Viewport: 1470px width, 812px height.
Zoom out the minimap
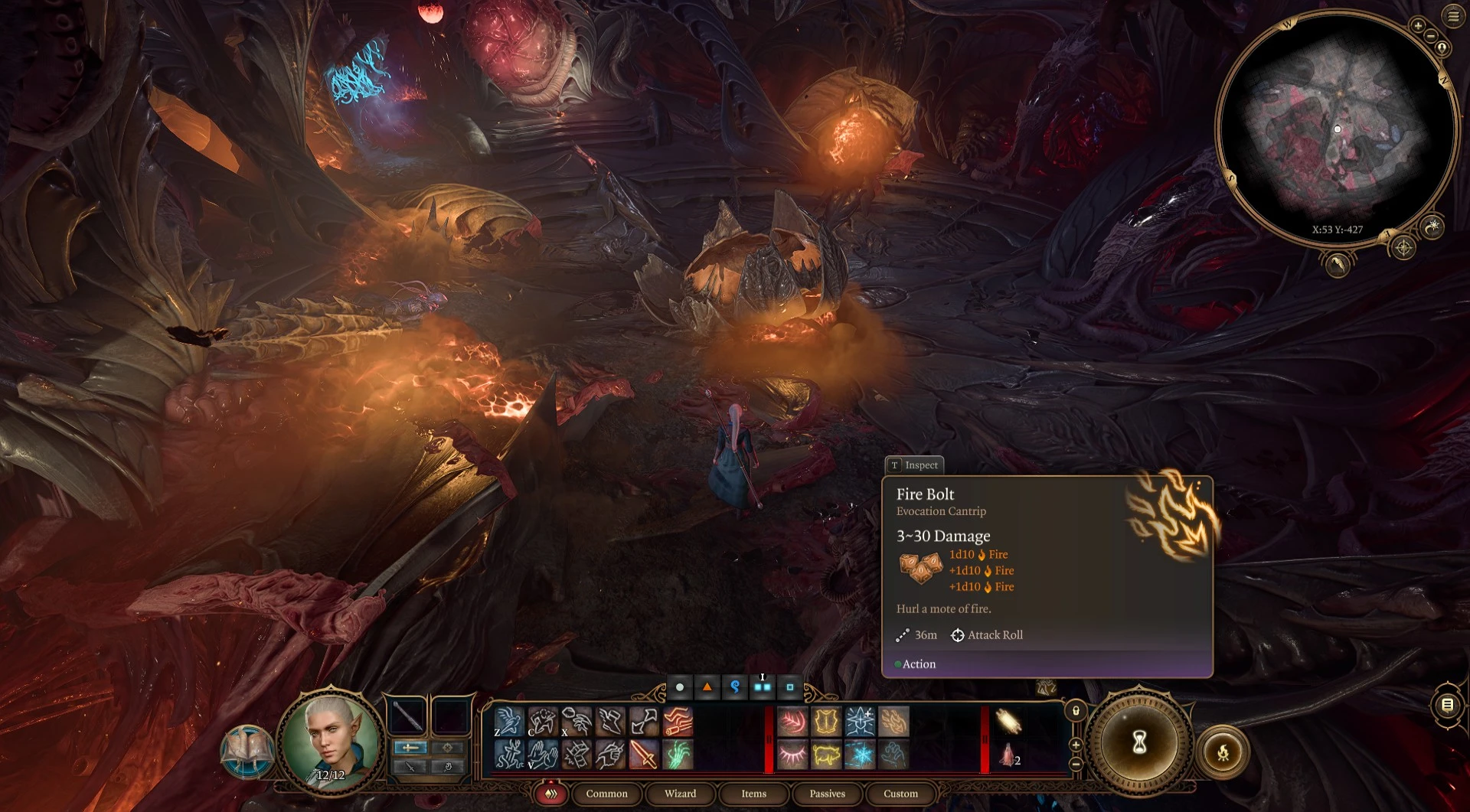(1430, 36)
